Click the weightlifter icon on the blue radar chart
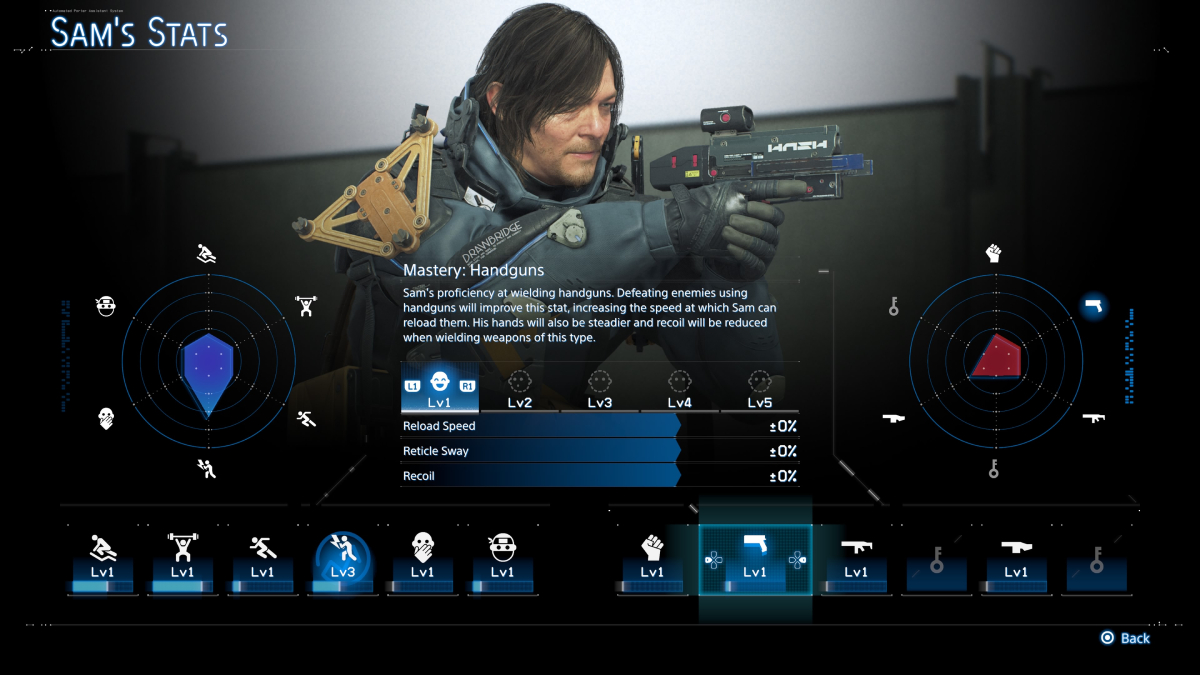 tap(306, 305)
